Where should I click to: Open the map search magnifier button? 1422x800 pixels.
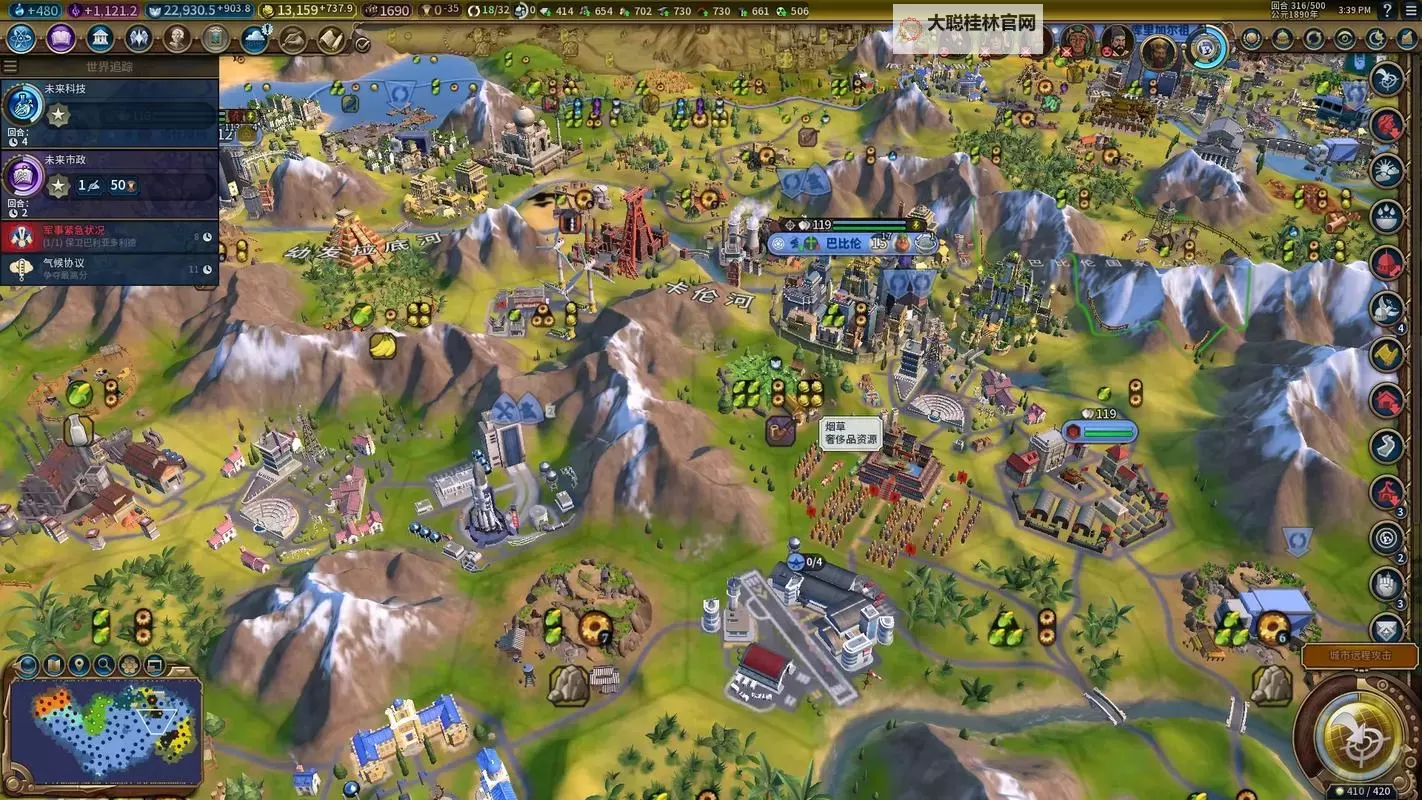point(104,665)
